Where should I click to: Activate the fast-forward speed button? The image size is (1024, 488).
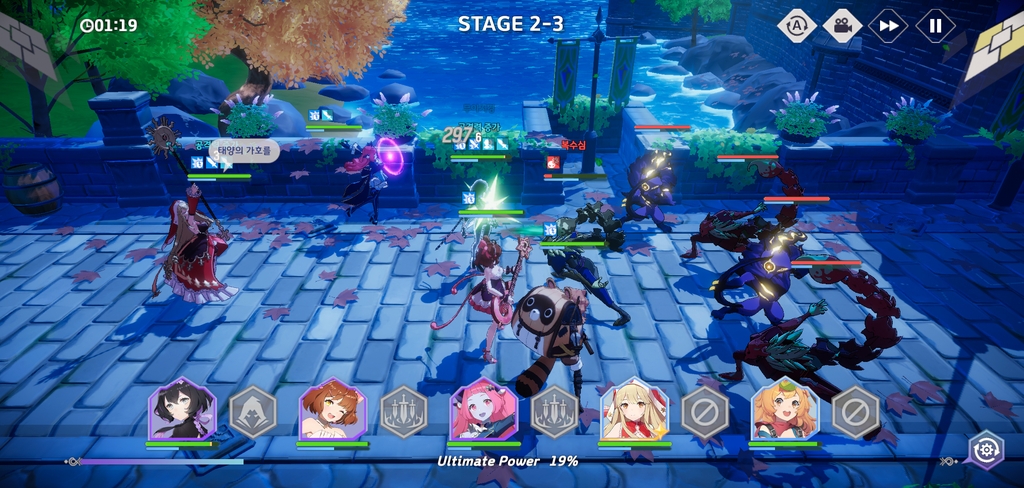pyautogui.click(x=888, y=26)
